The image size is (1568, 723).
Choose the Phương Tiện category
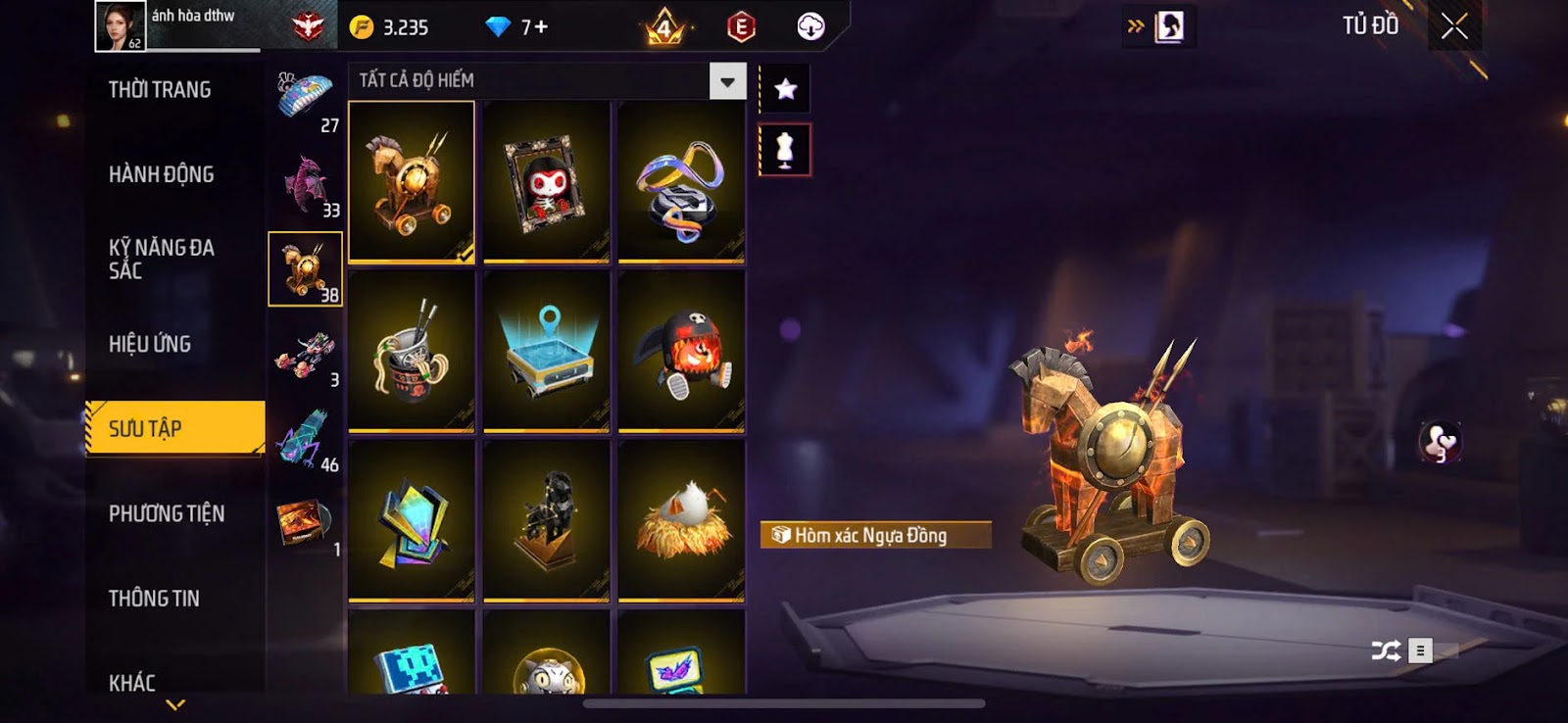click(167, 513)
